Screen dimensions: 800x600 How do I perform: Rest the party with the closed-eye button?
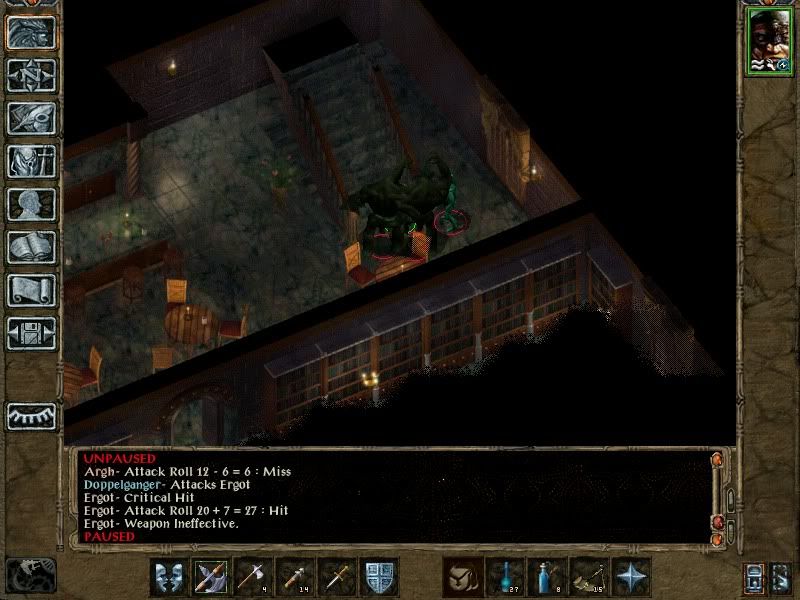coord(31,415)
